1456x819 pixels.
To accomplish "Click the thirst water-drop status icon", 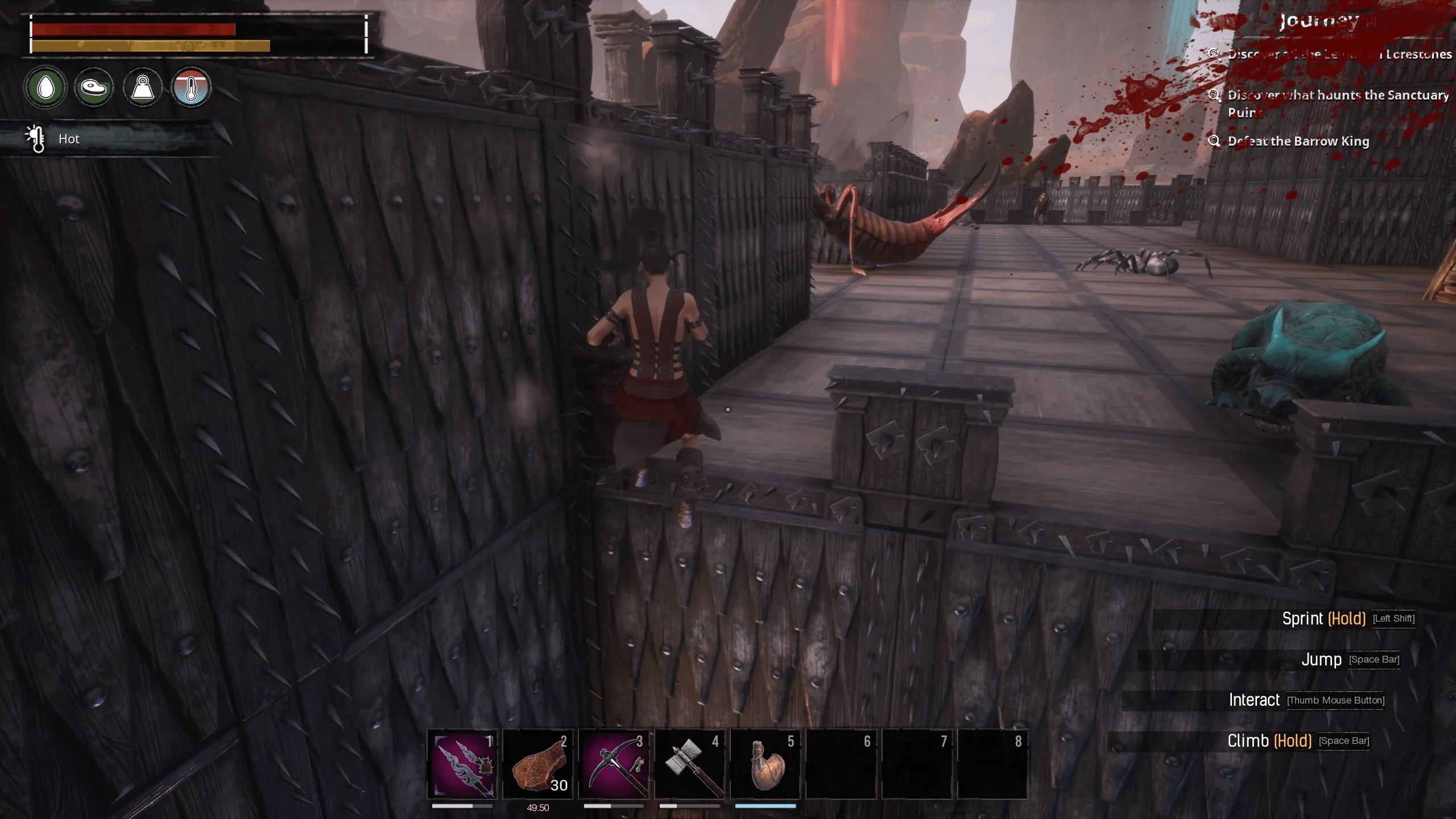I will (46, 88).
